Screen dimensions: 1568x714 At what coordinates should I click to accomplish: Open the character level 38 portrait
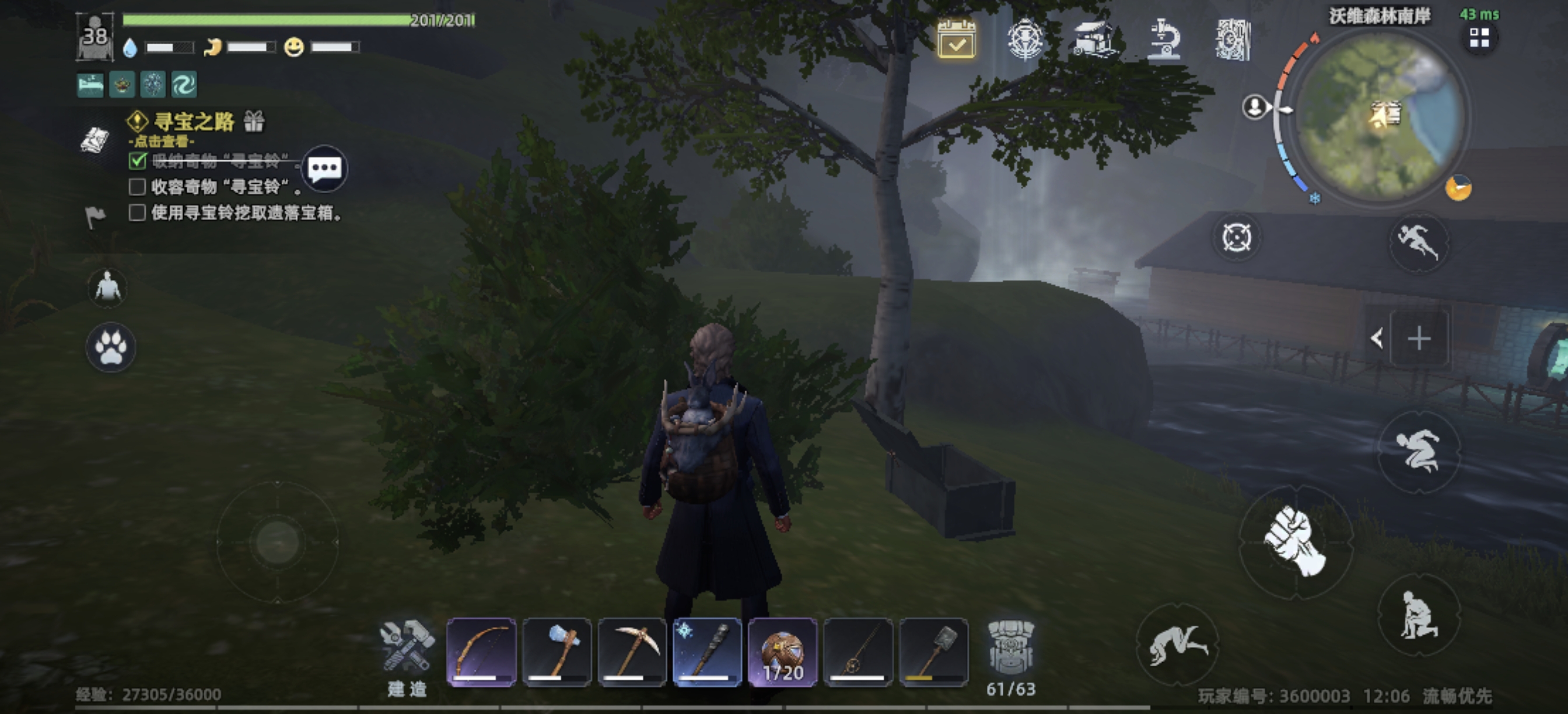(95, 37)
